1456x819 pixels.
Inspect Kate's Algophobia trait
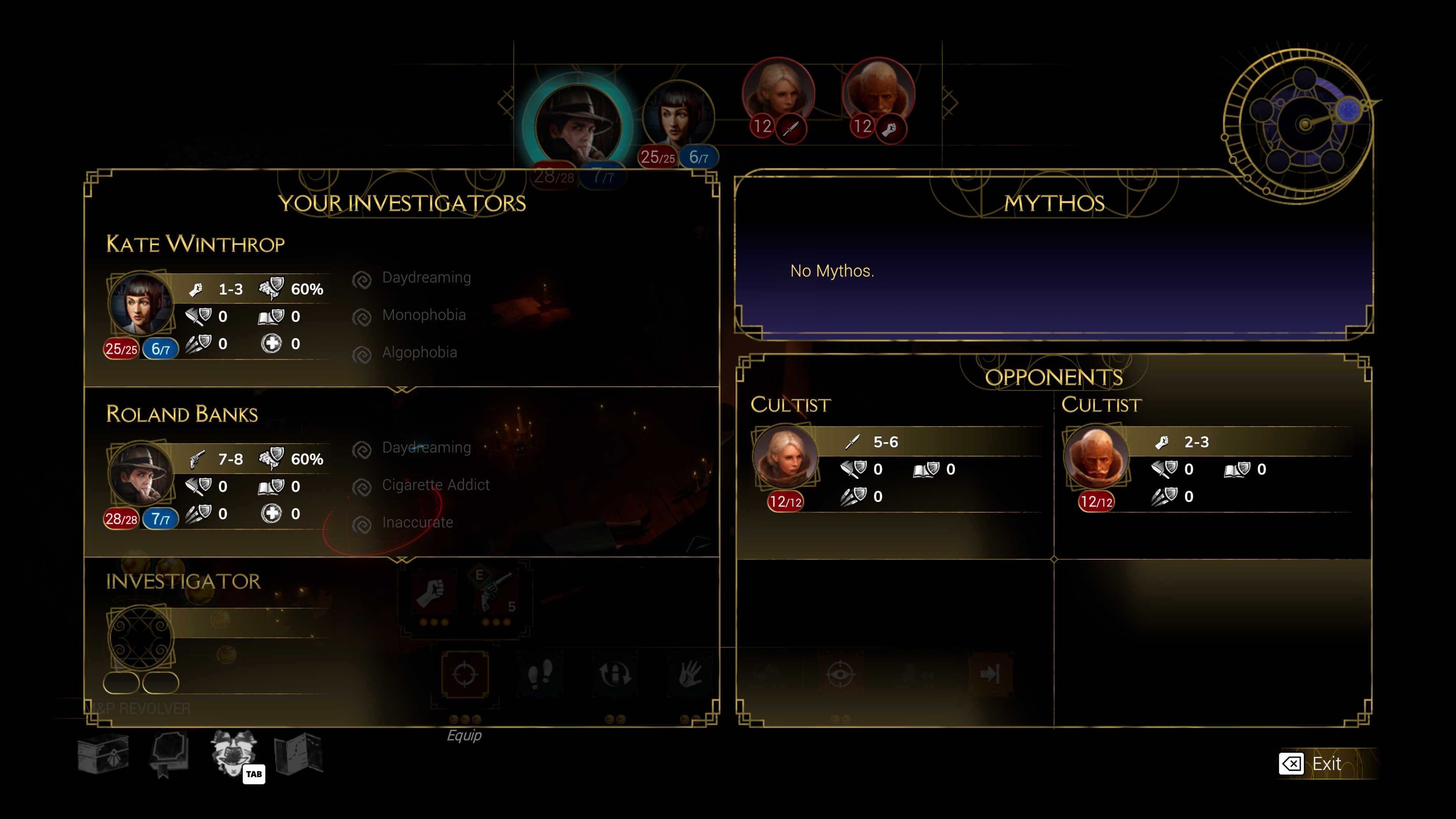[419, 353]
